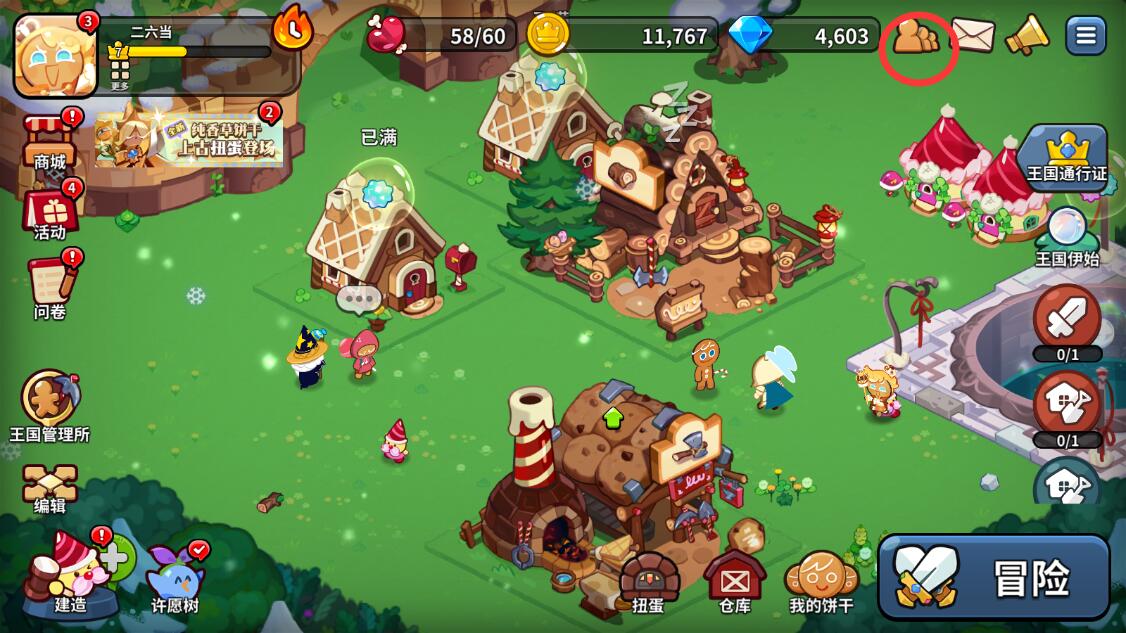Image resolution: width=1126 pixels, height=633 pixels.
Task: Open the player profile avatar
Action: (x=55, y=55)
